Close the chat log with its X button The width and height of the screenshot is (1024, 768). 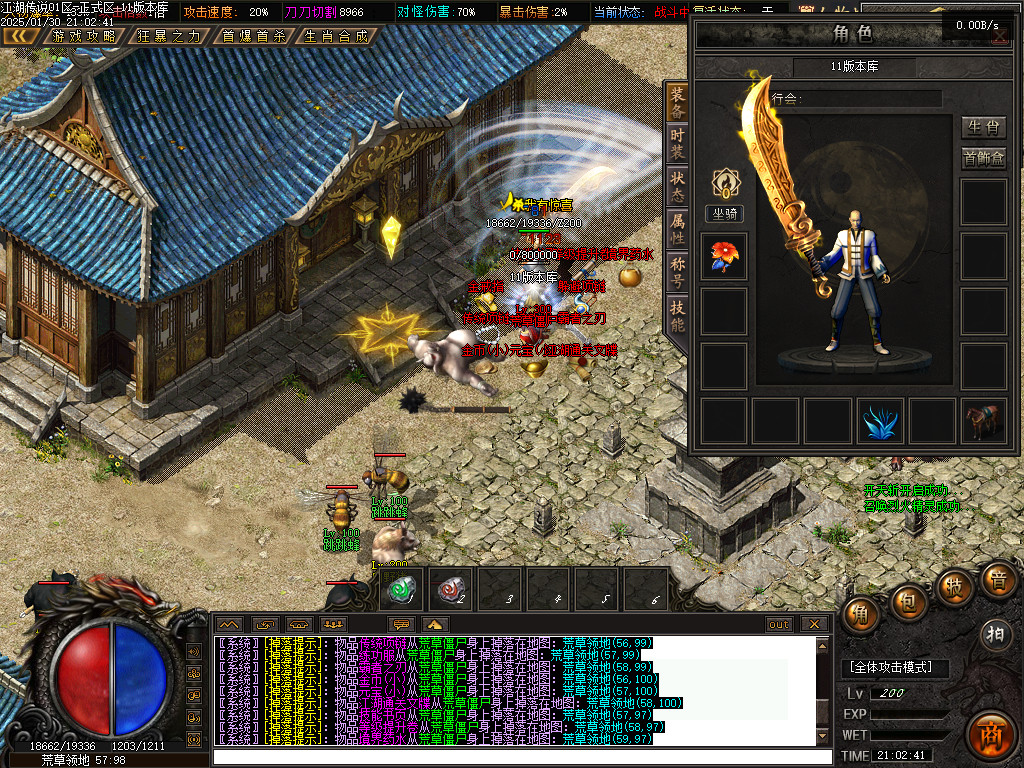pyautogui.click(x=815, y=624)
